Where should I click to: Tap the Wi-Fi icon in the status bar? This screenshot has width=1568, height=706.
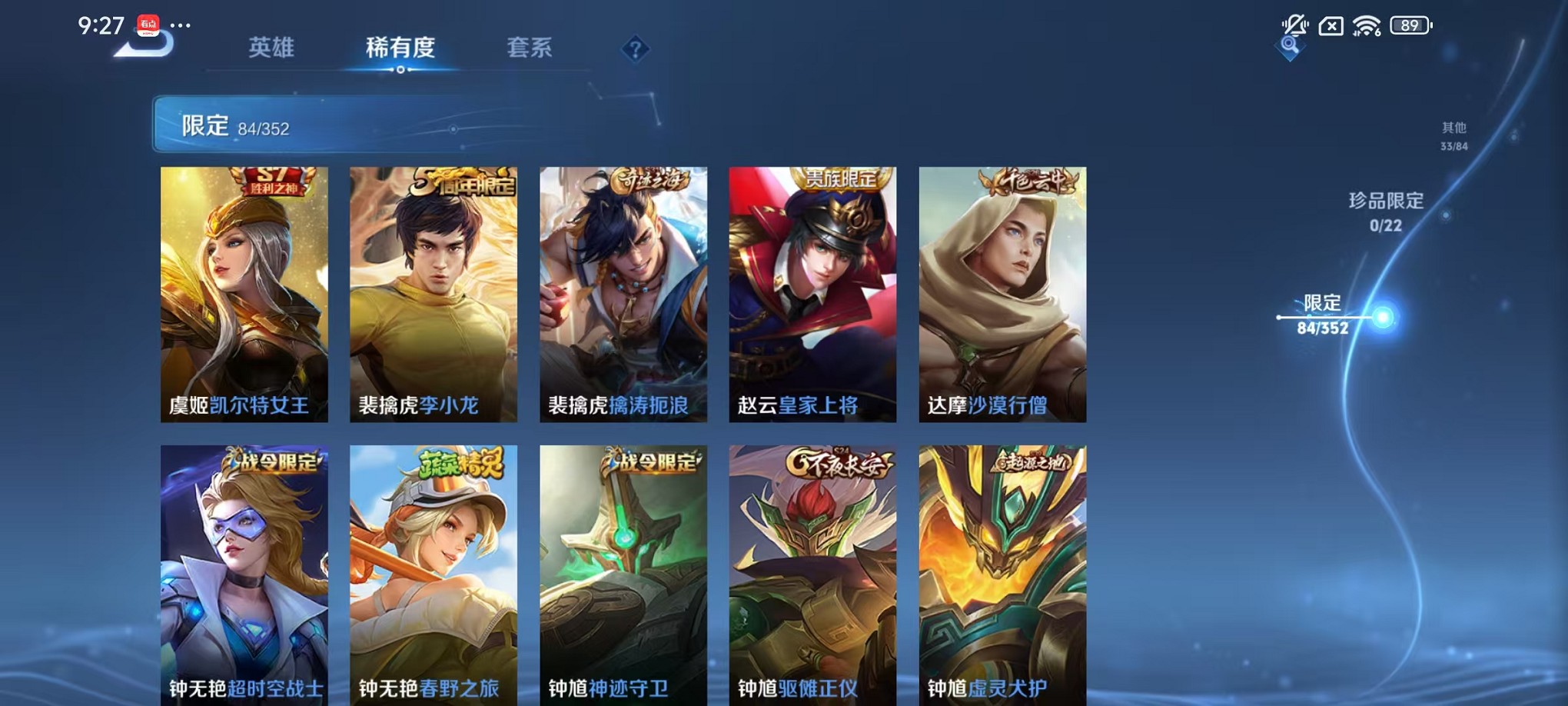click(x=1367, y=25)
